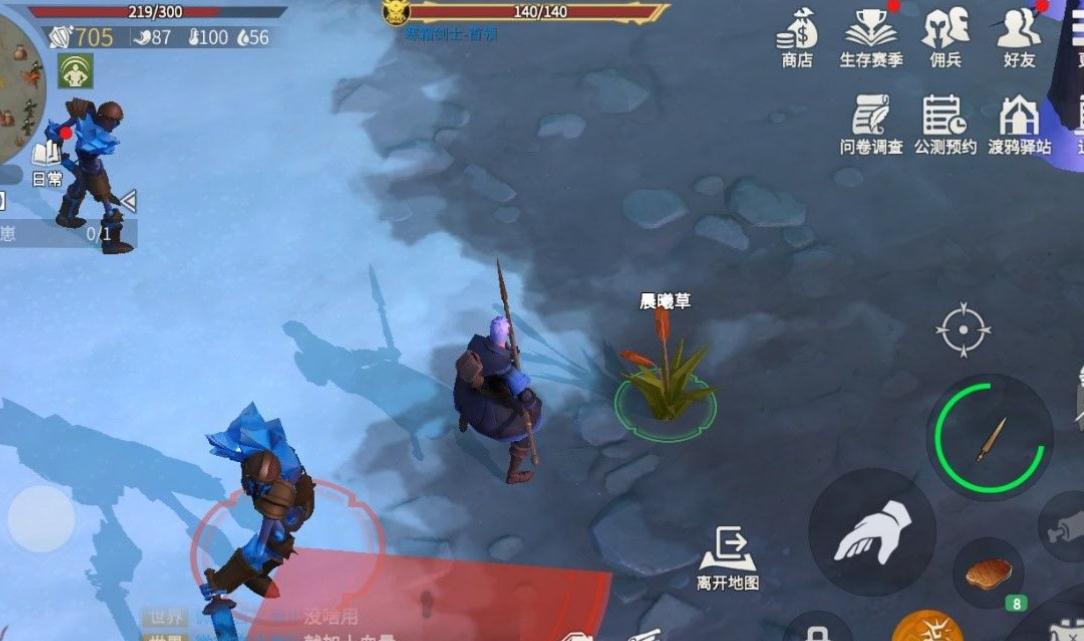Screen dimensions: 1084x641
Task: Tap the hand gather button
Action: (871, 532)
